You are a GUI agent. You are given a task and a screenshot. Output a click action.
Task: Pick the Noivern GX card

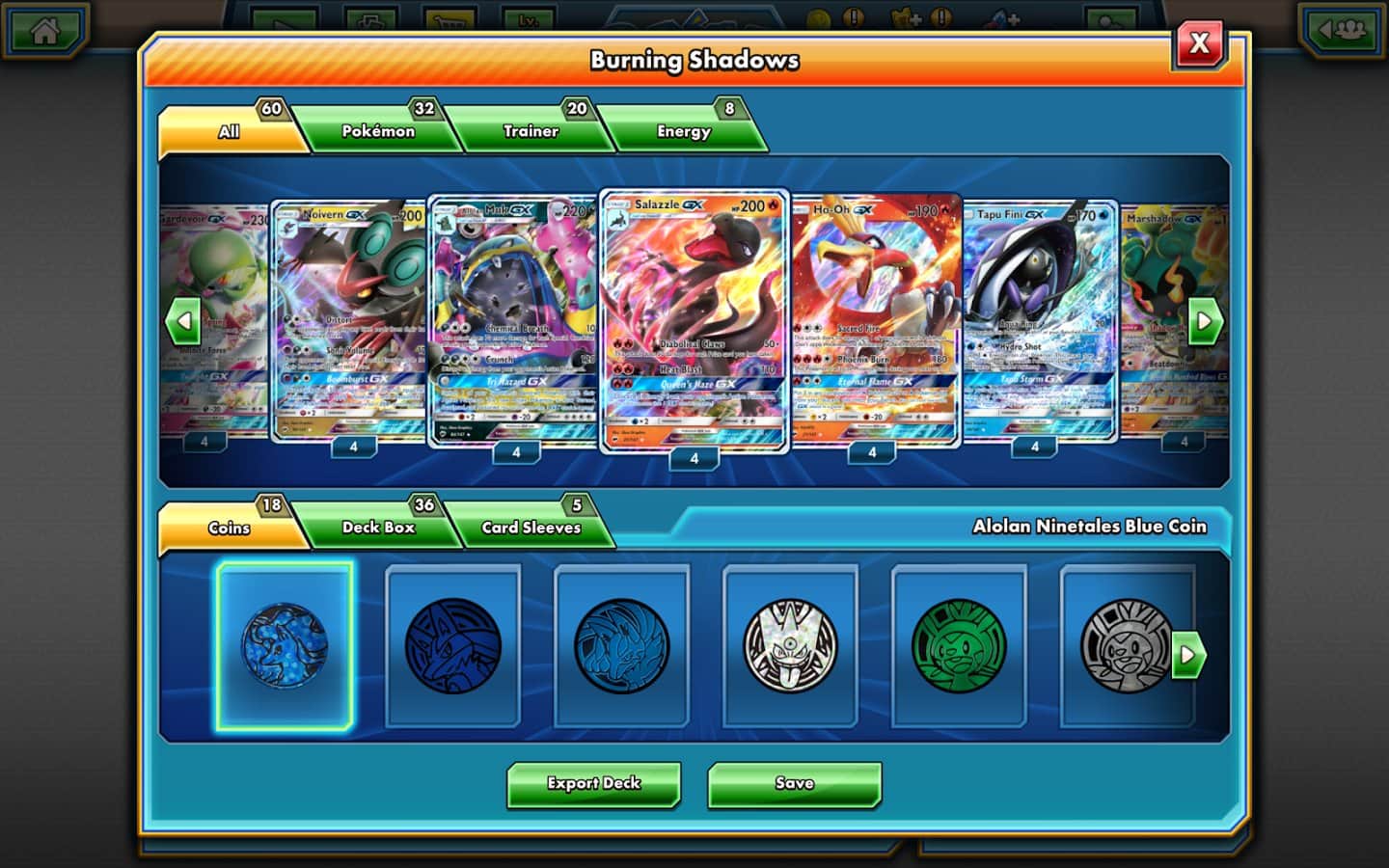tap(349, 318)
